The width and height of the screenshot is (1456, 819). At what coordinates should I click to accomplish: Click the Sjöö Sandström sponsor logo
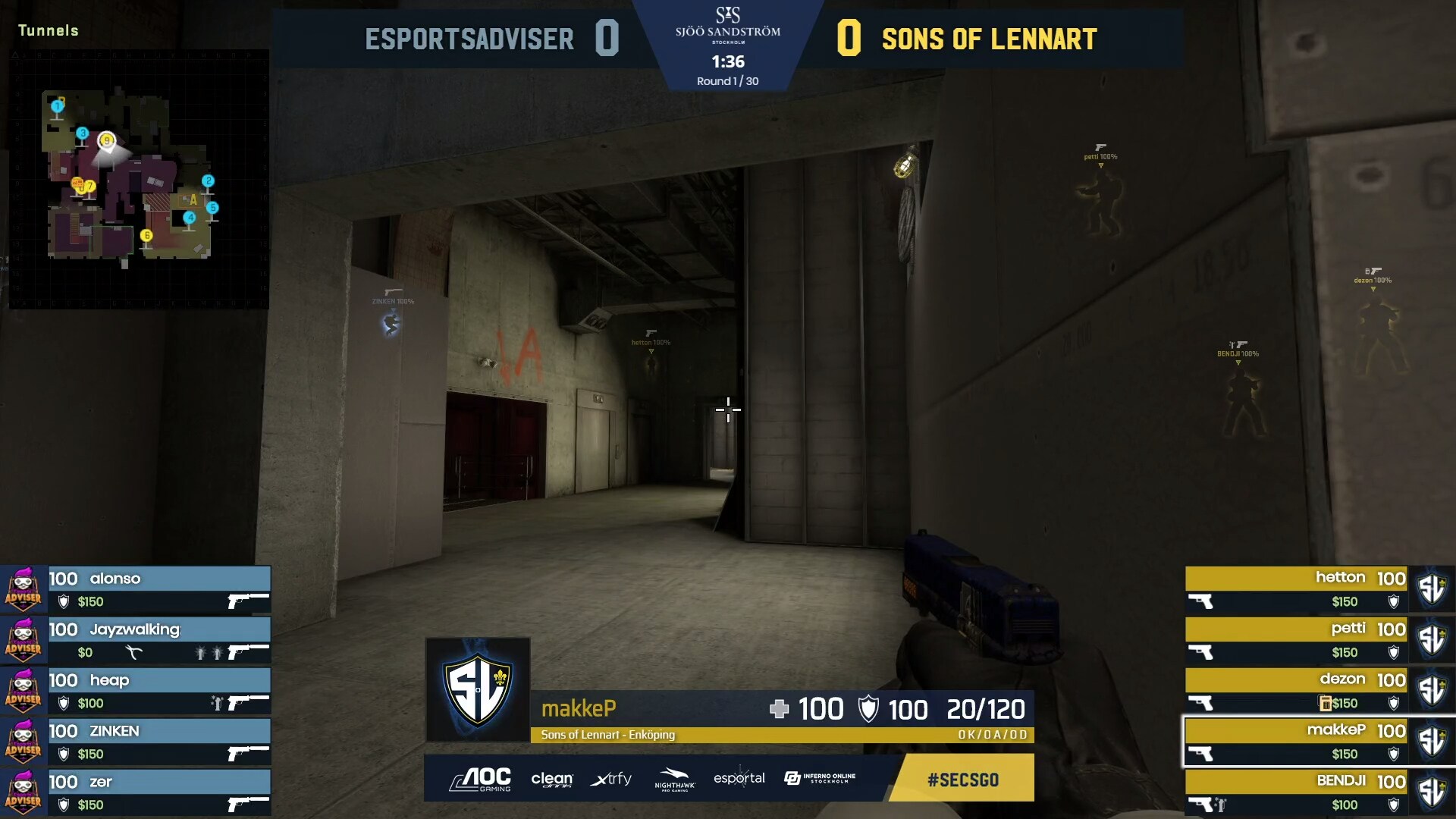click(728, 30)
